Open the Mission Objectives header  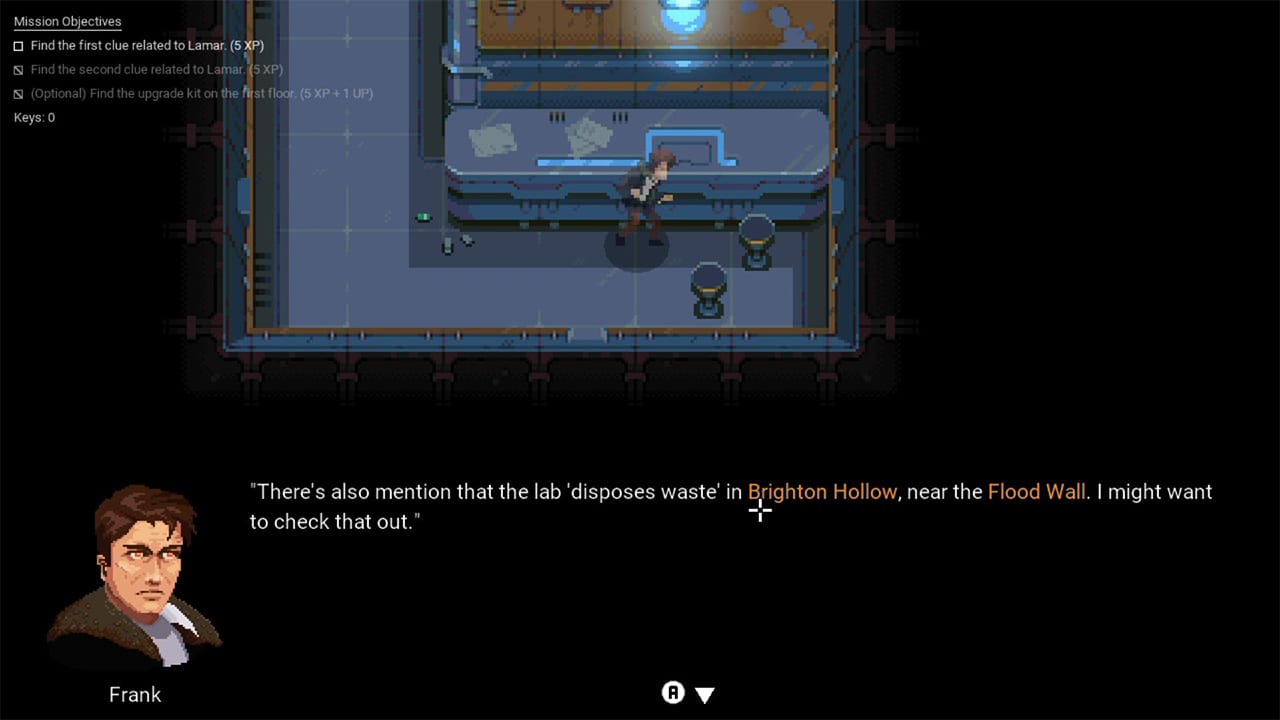click(67, 21)
